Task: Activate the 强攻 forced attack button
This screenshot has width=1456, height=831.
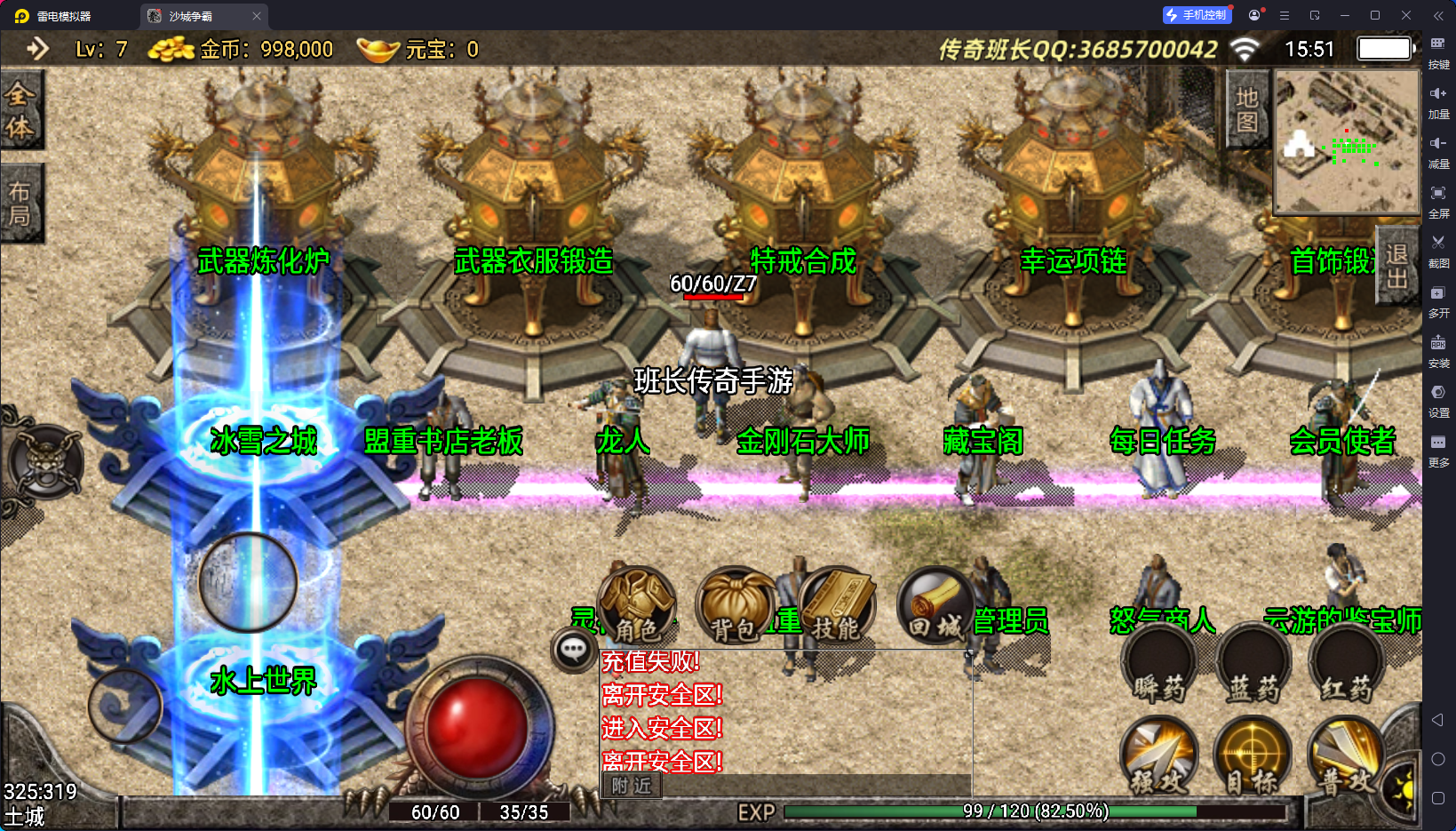Action: [1159, 755]
